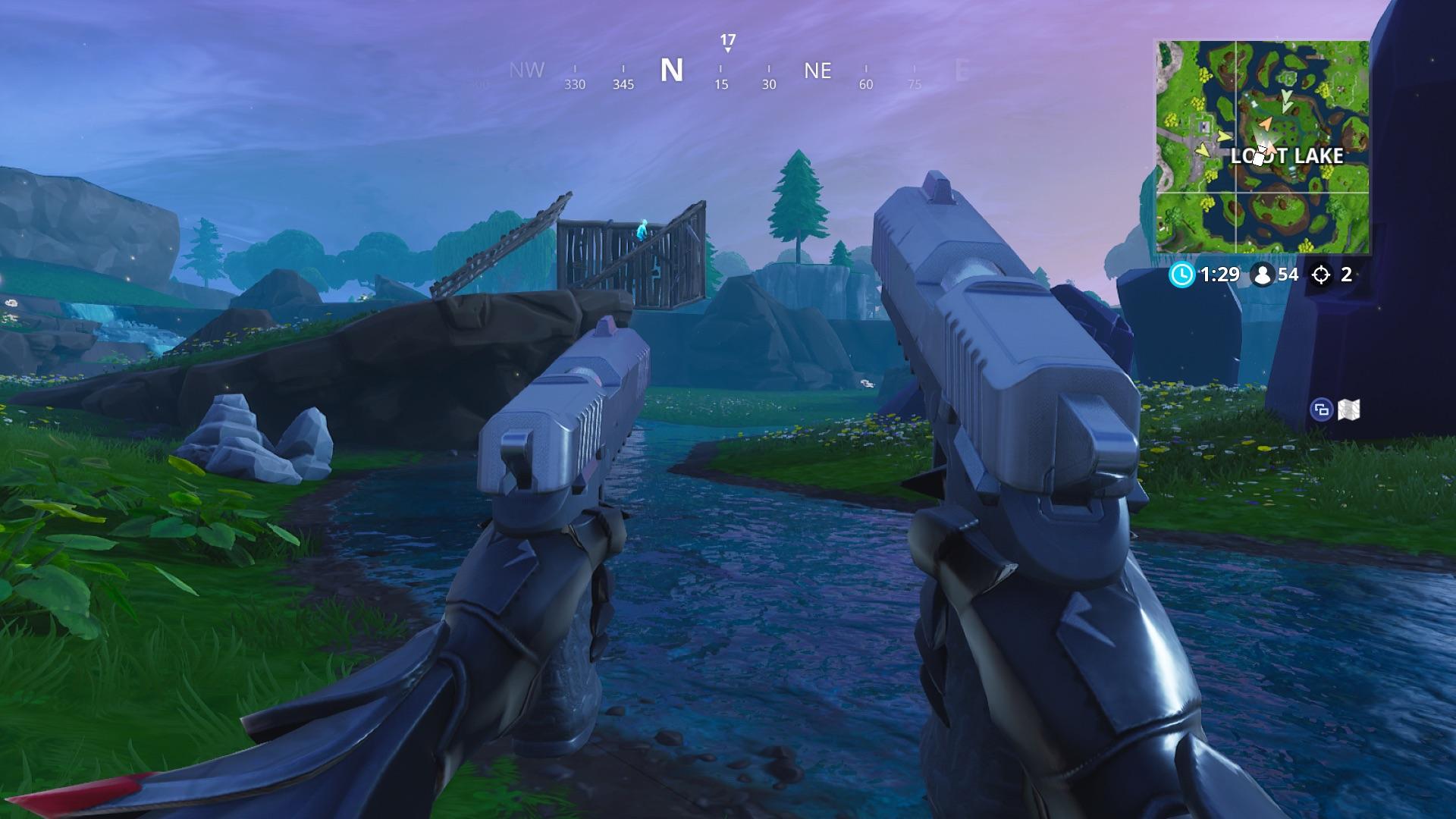The image size is (1456, 819).
Task: Select the NE label on the compass strip
Action: (817, 70)
